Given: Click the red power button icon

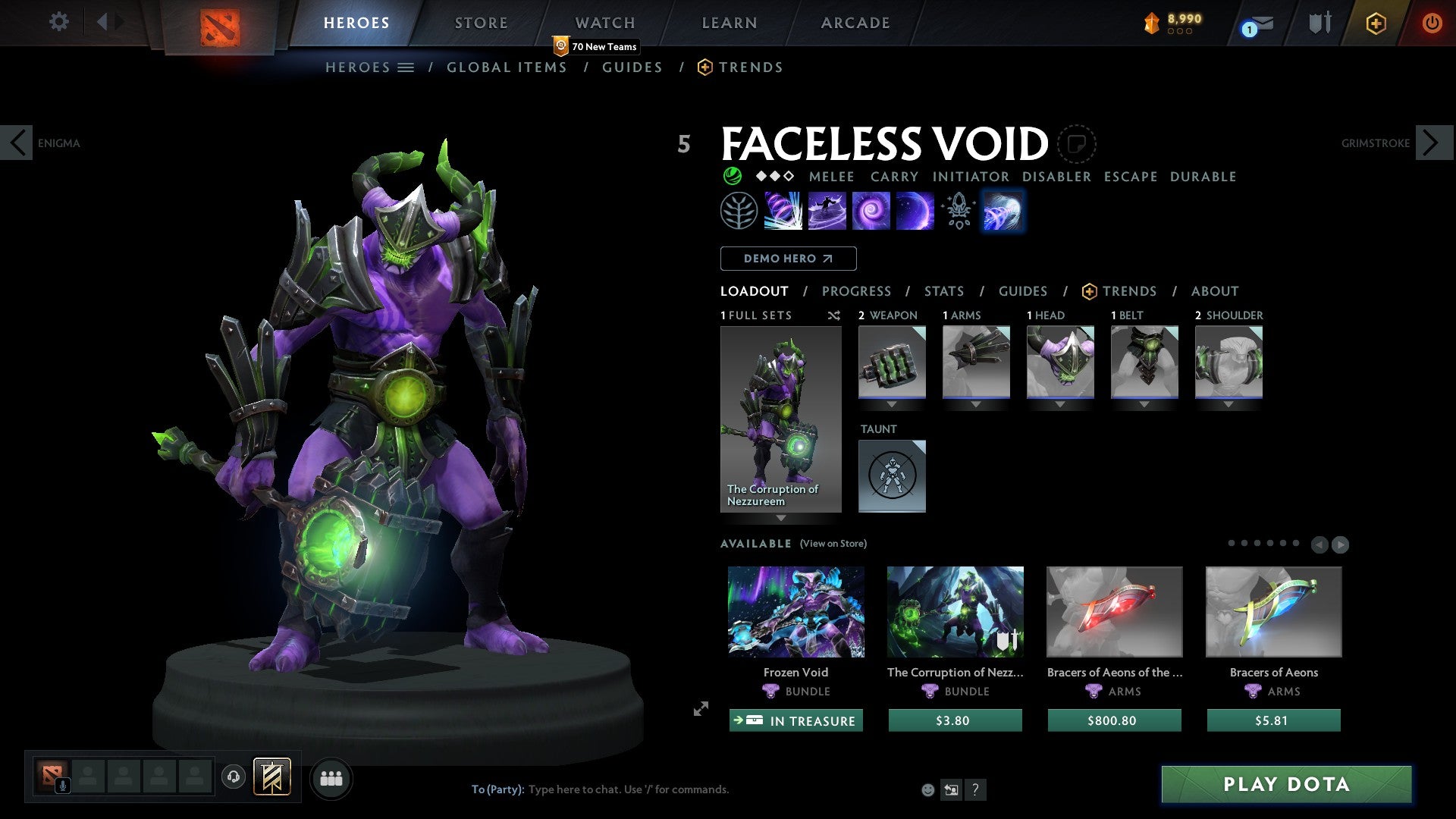Looking at the screenshot, I should pyautogui.click(x=1432, y=23).
